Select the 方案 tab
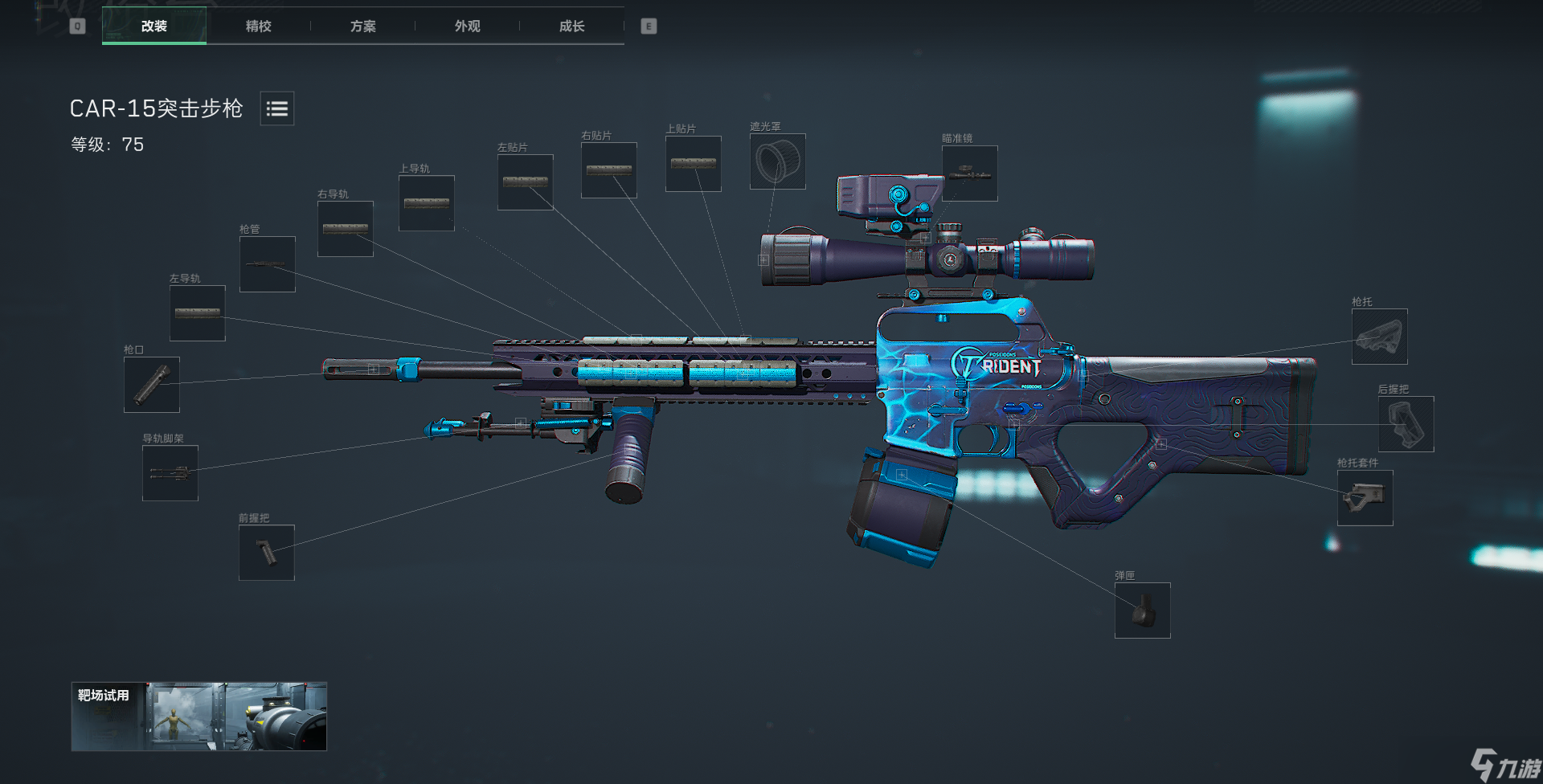 pyautogui.click(x=363, y=26)
